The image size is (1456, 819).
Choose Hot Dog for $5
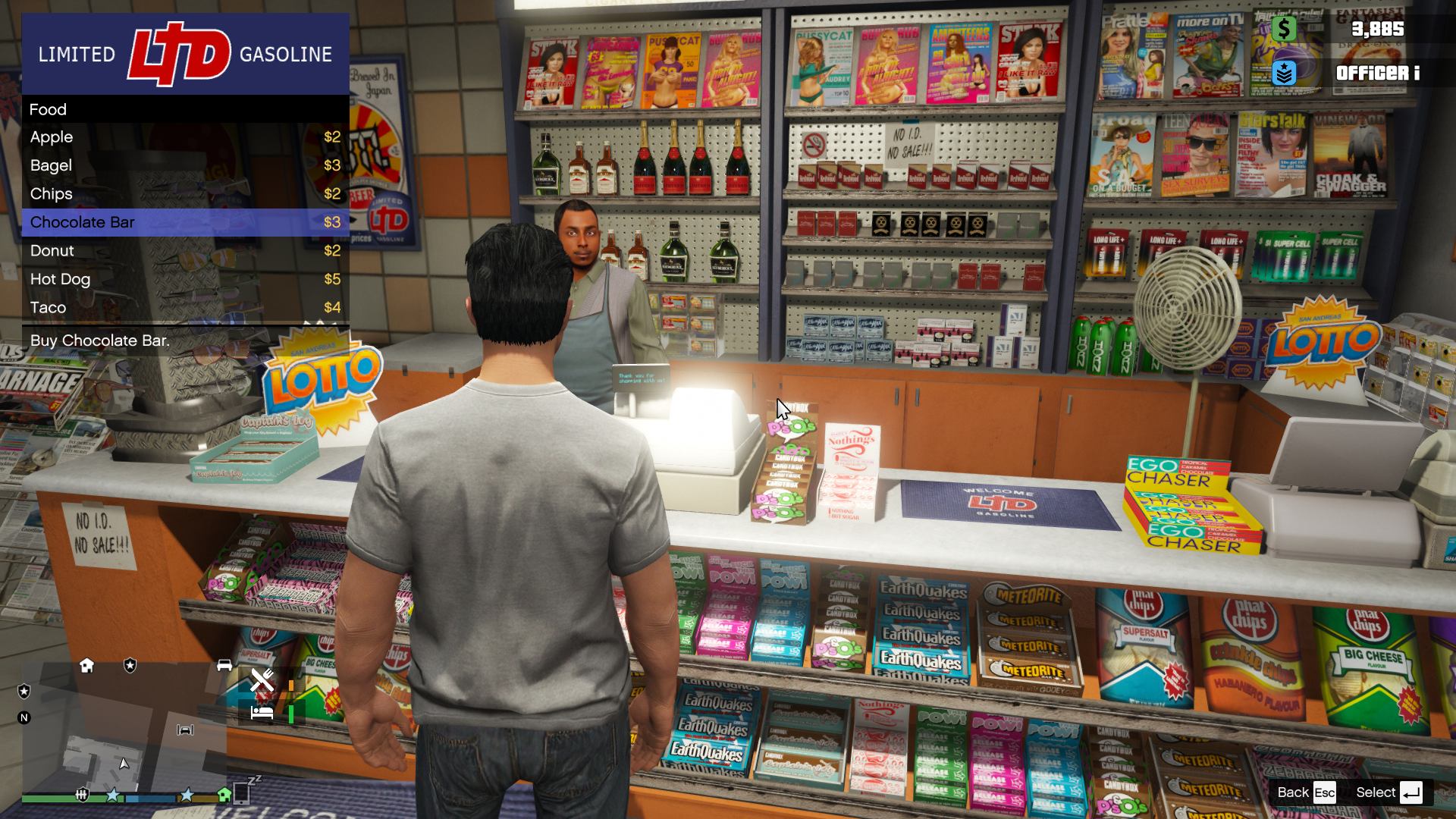[185, 279]
